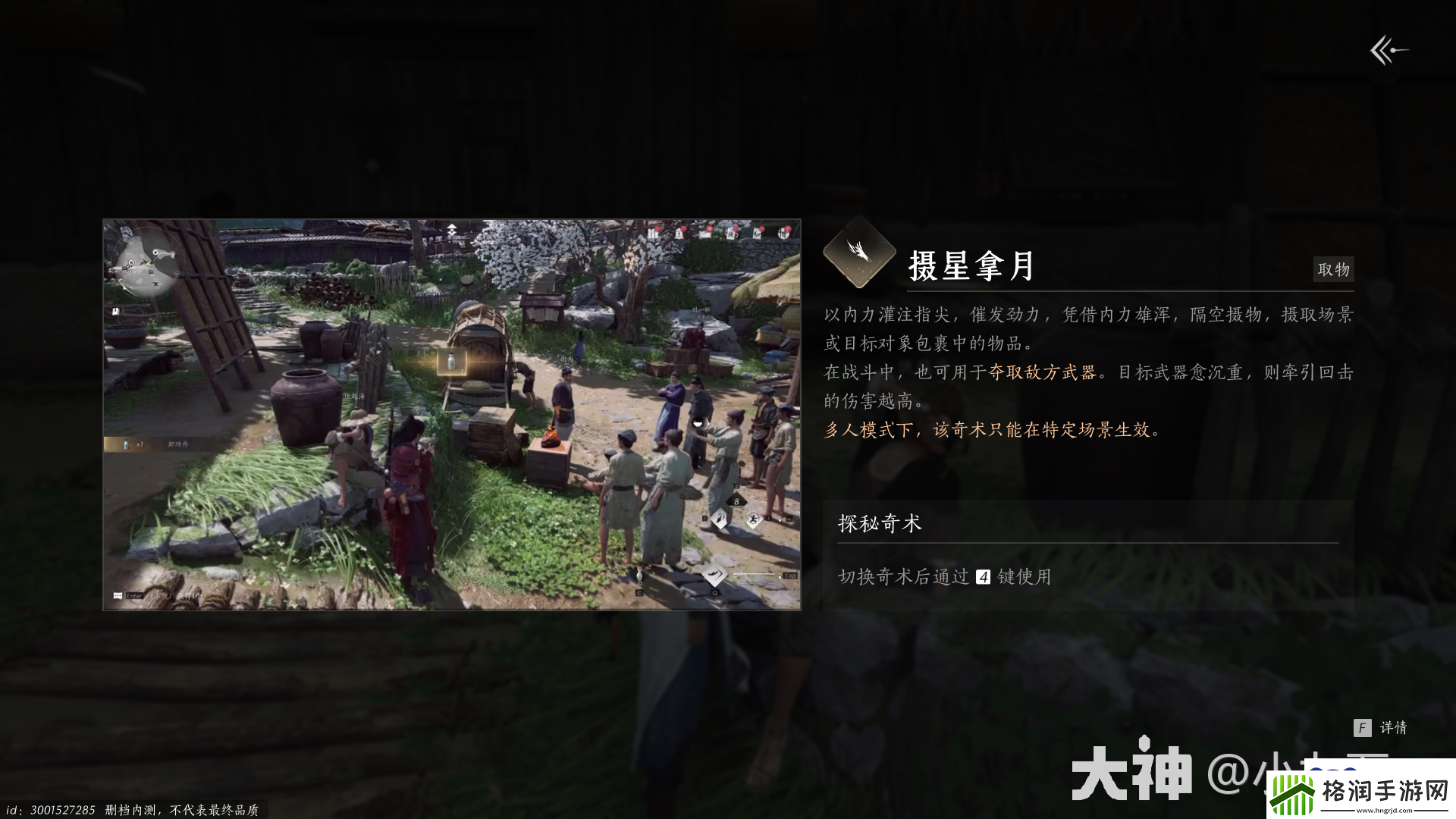Click the Q mystic art skill icon
The width and height of the screenshot is (1456, 819).
coord(716,575)
